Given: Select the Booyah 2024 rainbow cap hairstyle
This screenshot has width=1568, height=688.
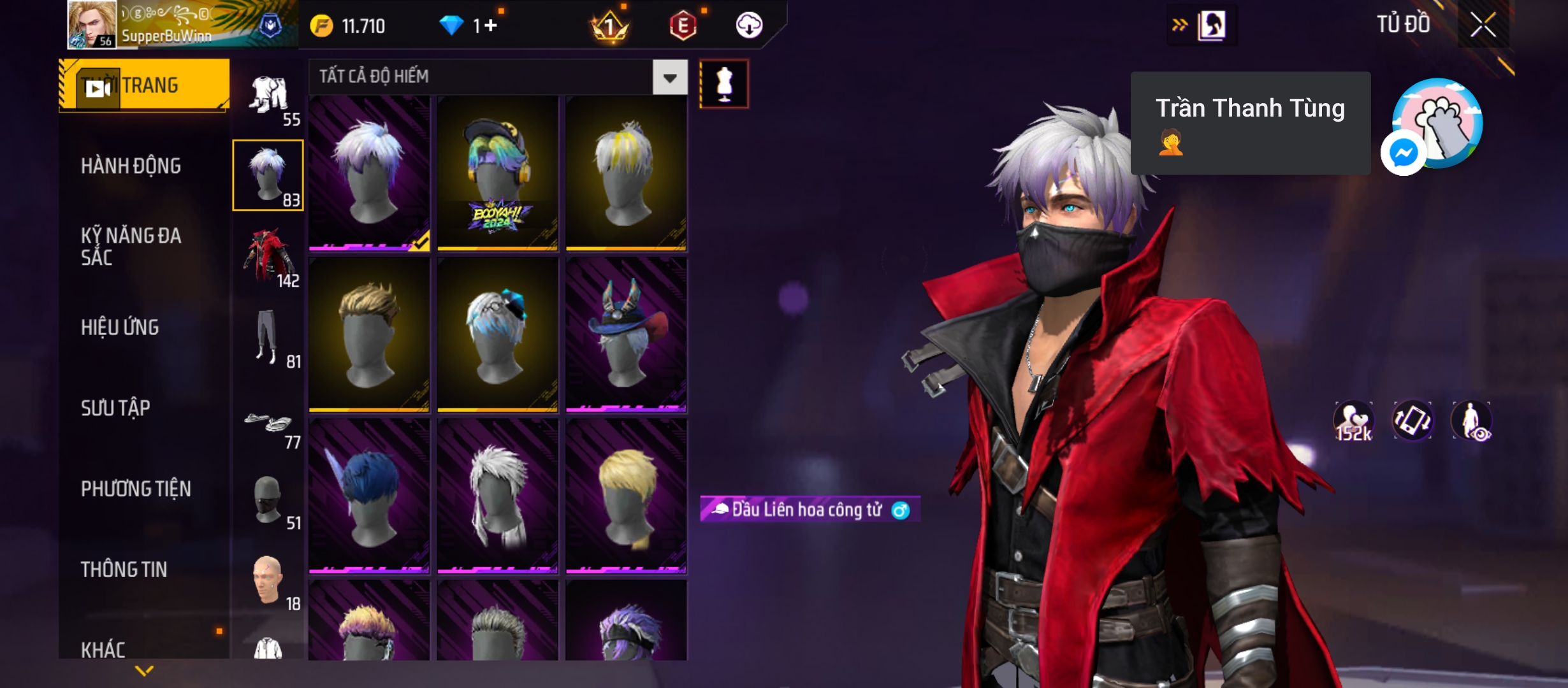Looking at the screenshot, I should click(x=497, y=173).
